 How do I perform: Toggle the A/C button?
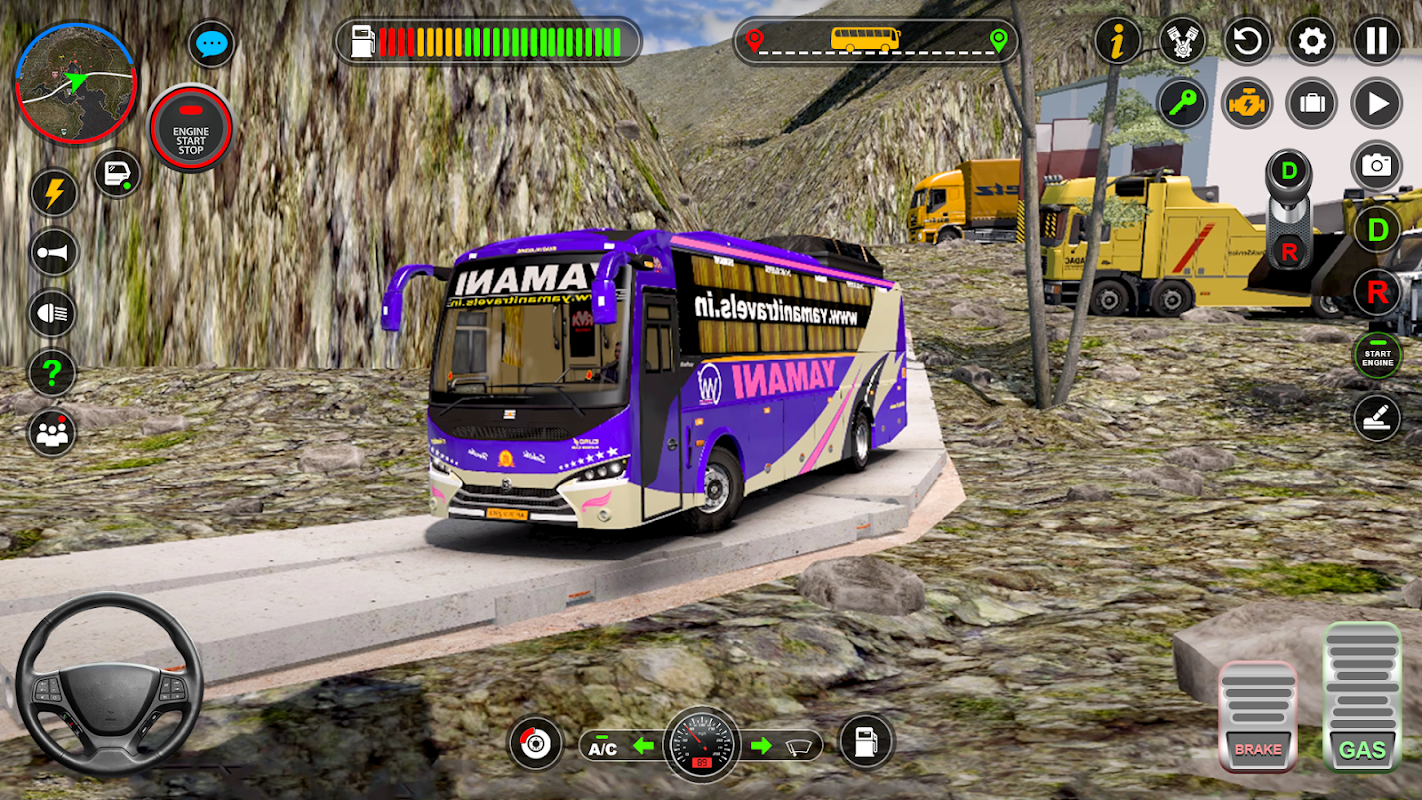(x=602, y=747)
